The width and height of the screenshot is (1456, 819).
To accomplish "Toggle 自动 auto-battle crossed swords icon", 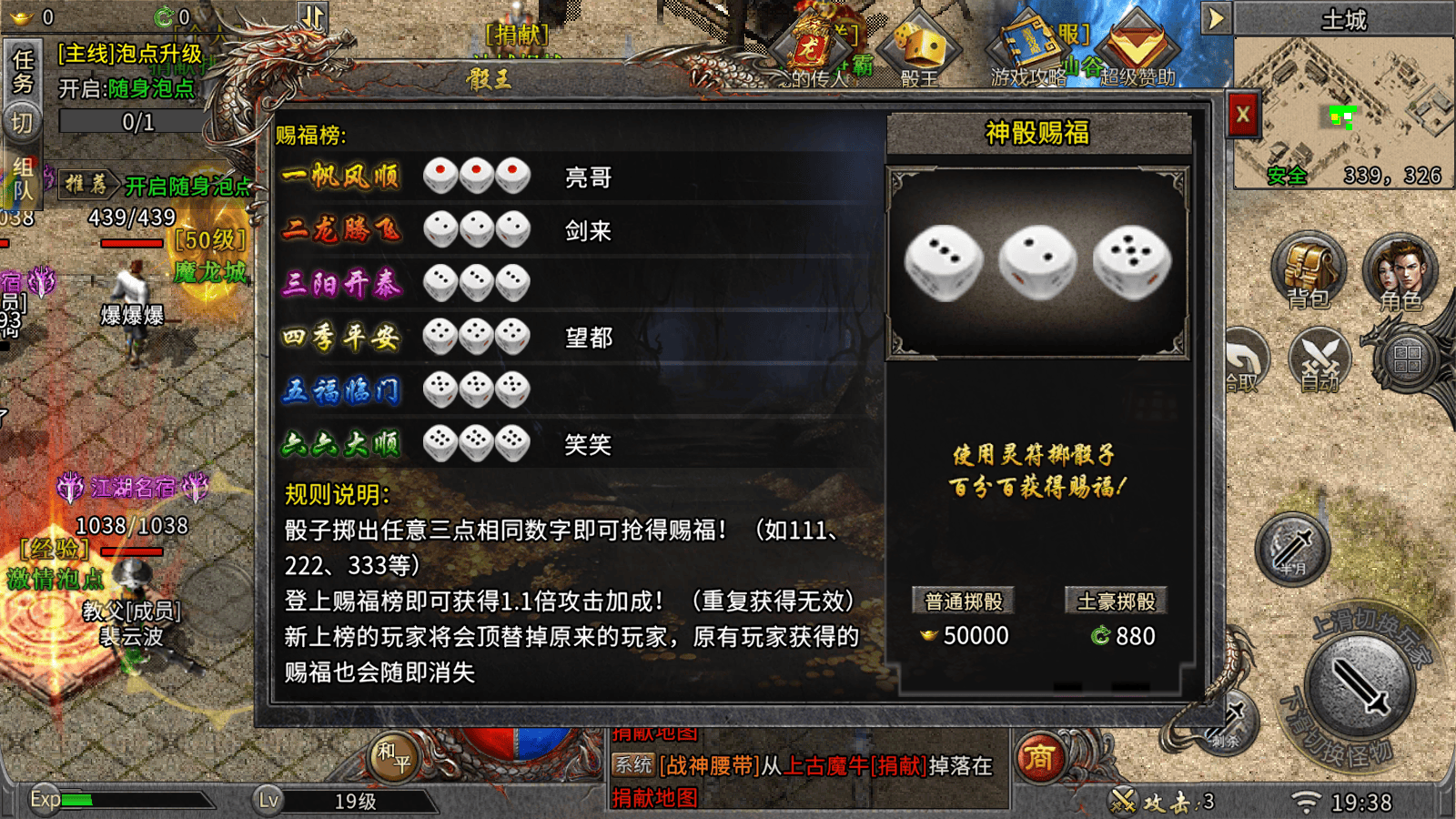I will click(x=1319, y=358).
